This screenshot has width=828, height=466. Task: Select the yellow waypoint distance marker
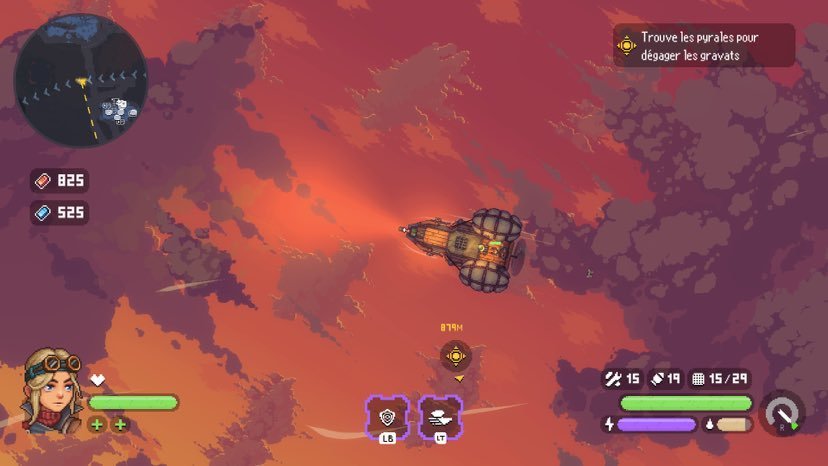click(x=456, y=355)
